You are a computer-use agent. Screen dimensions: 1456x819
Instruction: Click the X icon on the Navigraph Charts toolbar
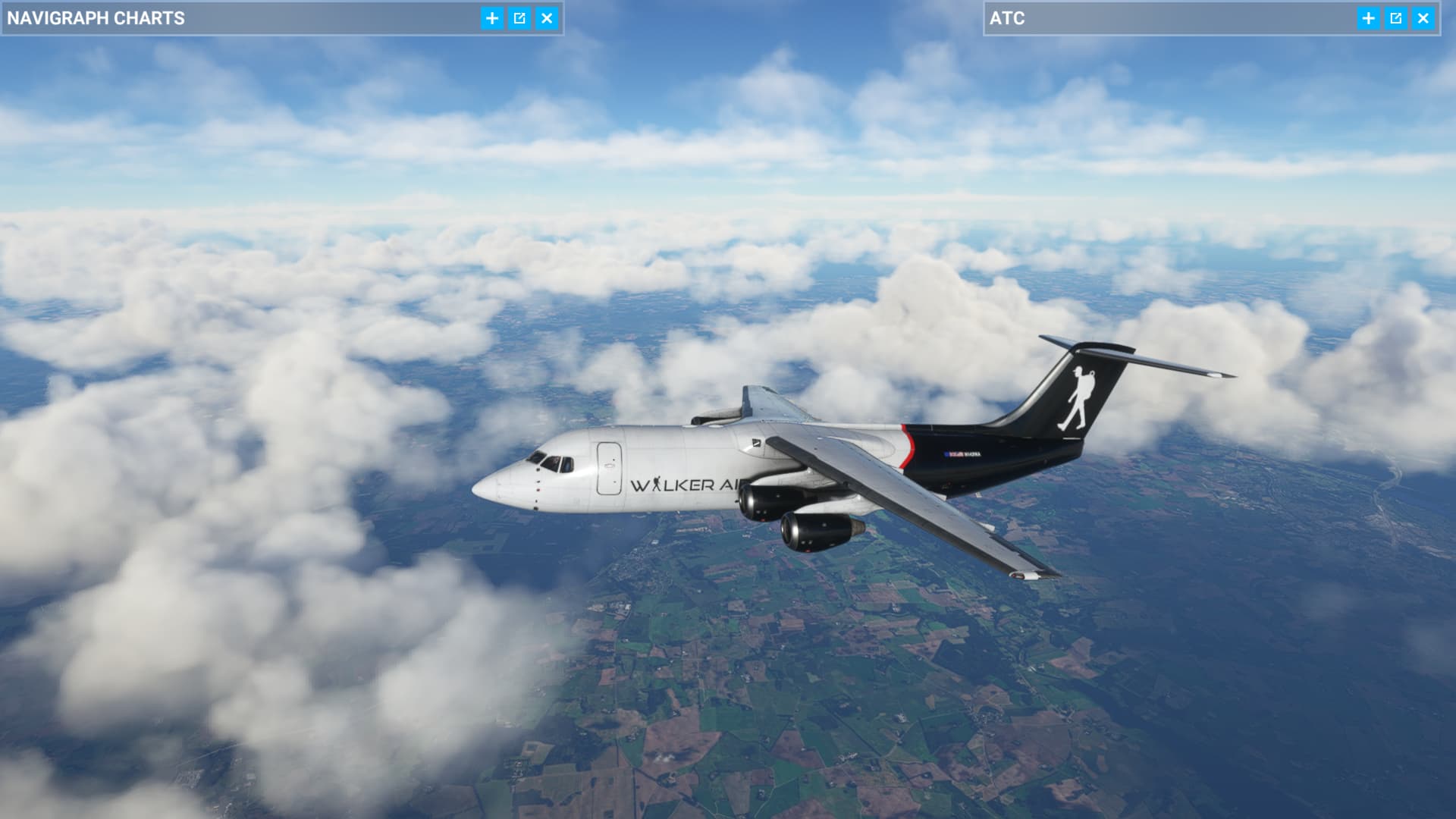click(x=547, y=19)
